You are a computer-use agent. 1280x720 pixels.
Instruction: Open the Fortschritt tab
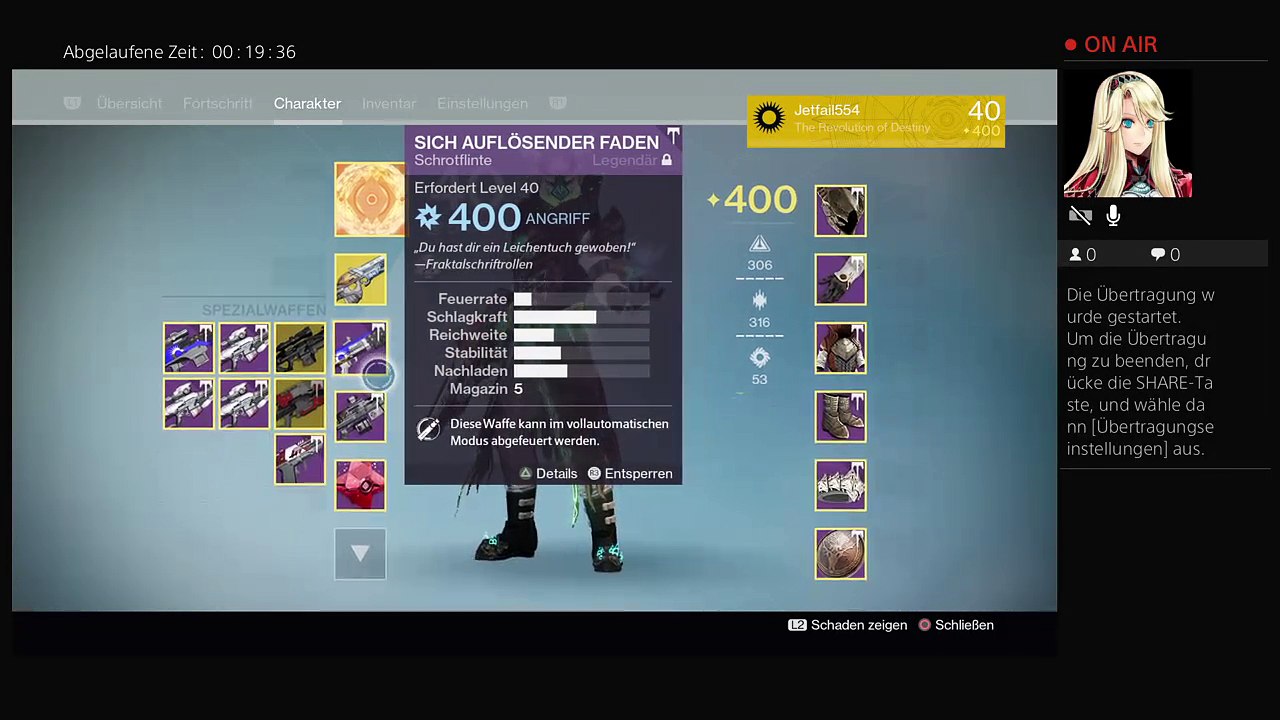pyautogui.click(x=217, y=104)
